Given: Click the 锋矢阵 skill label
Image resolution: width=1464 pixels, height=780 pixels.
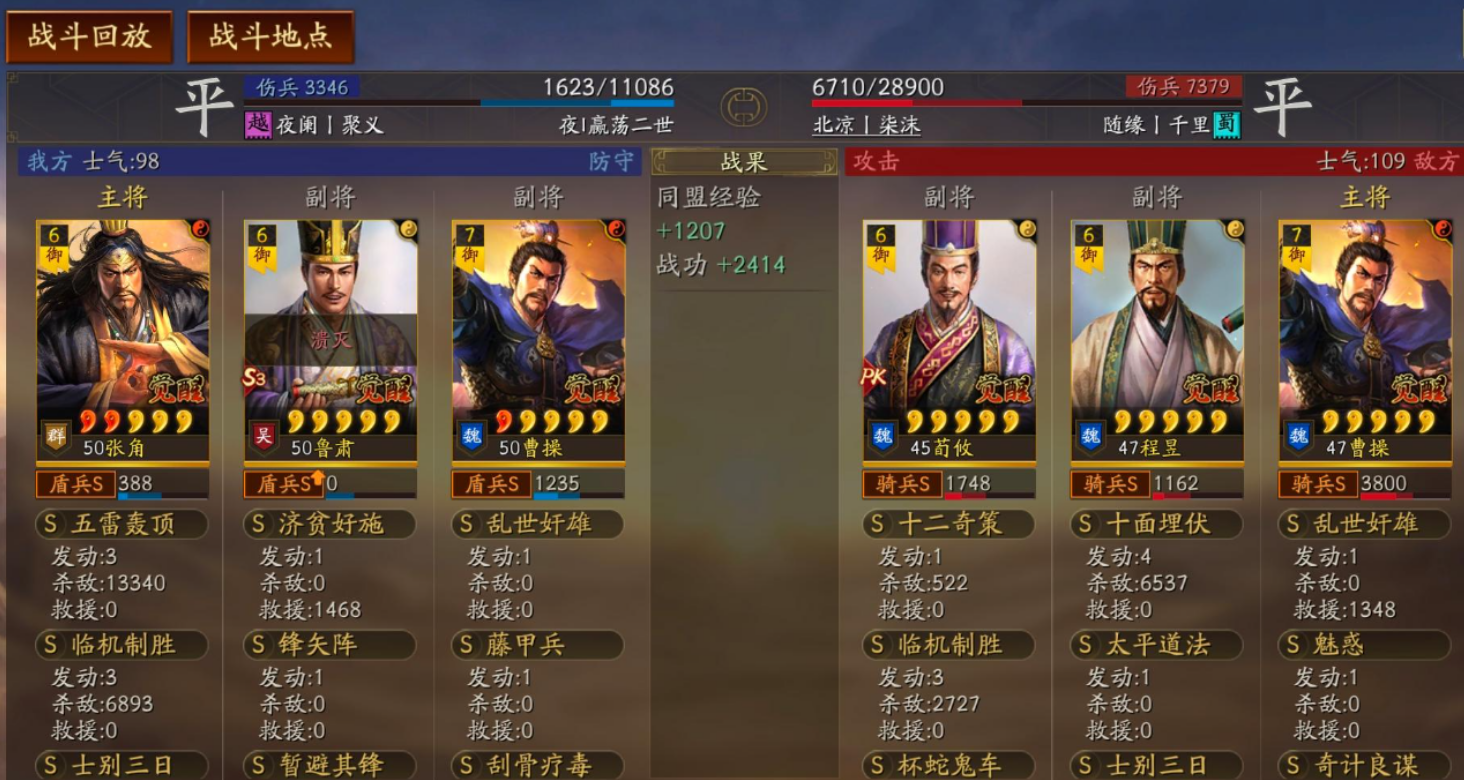Looking at the screenshot, I should [x=330, y=645].
